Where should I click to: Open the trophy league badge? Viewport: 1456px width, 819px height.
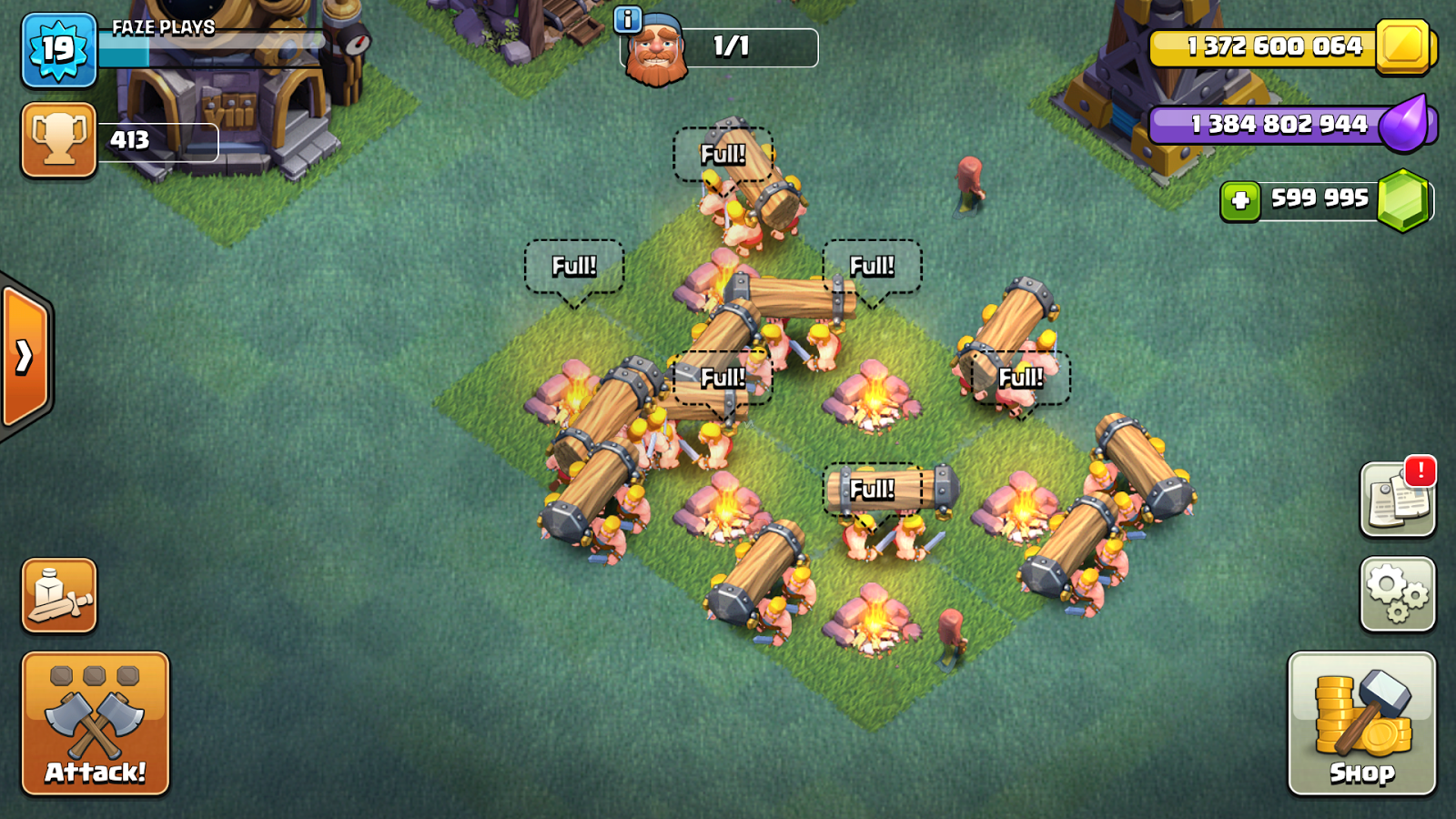click(59, 139)
